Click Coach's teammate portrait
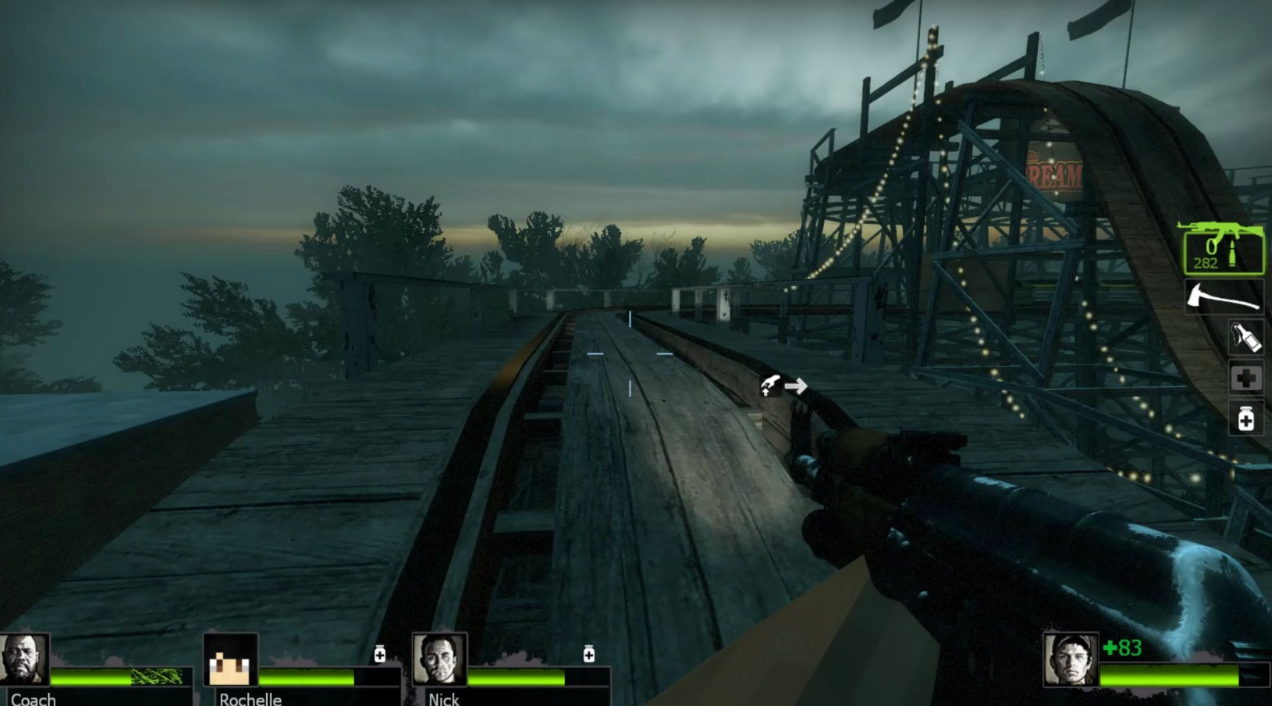This screenshot has height=706, width=1272. [24, 660]
